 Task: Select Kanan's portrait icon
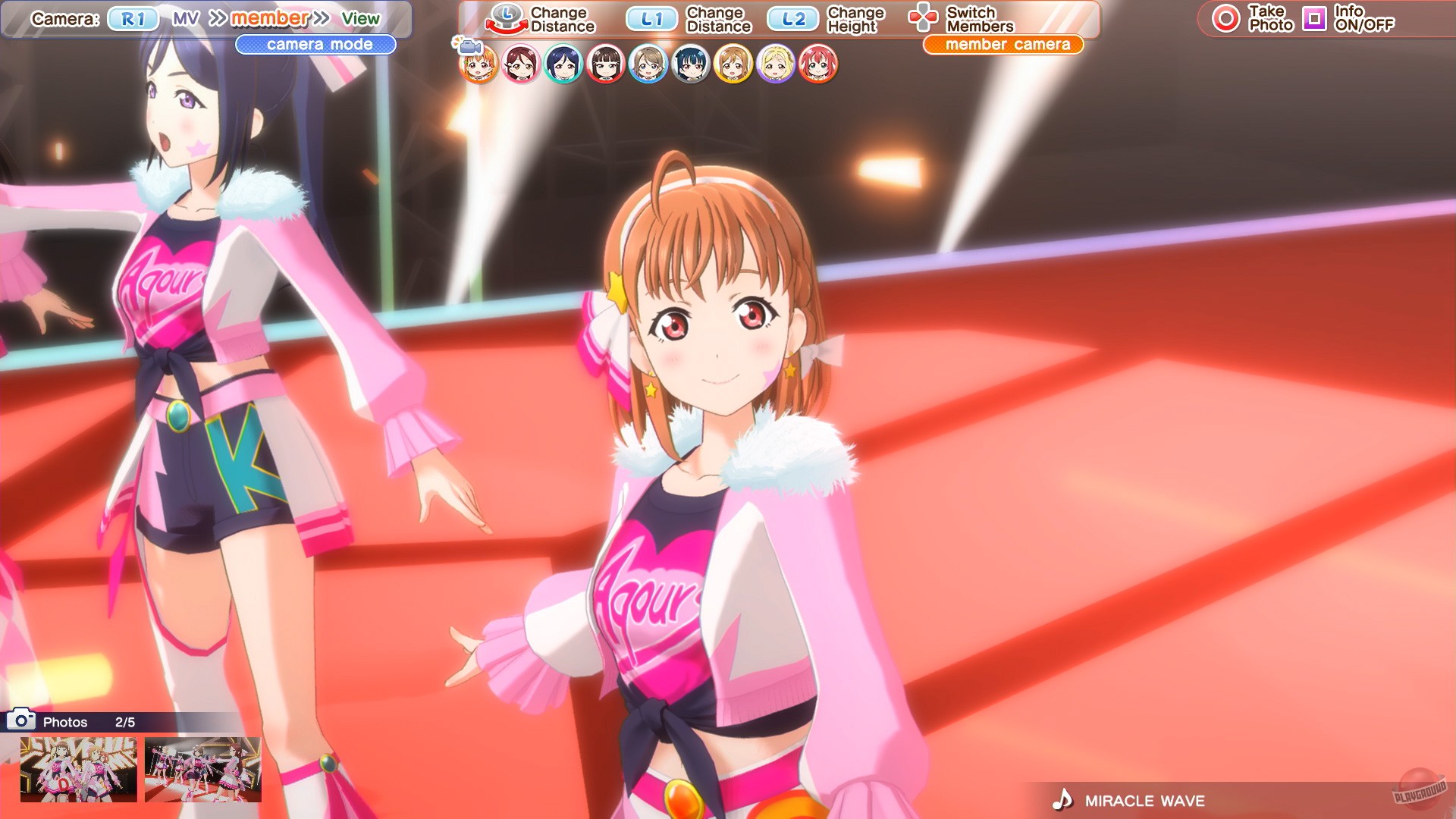pos(563,64)
